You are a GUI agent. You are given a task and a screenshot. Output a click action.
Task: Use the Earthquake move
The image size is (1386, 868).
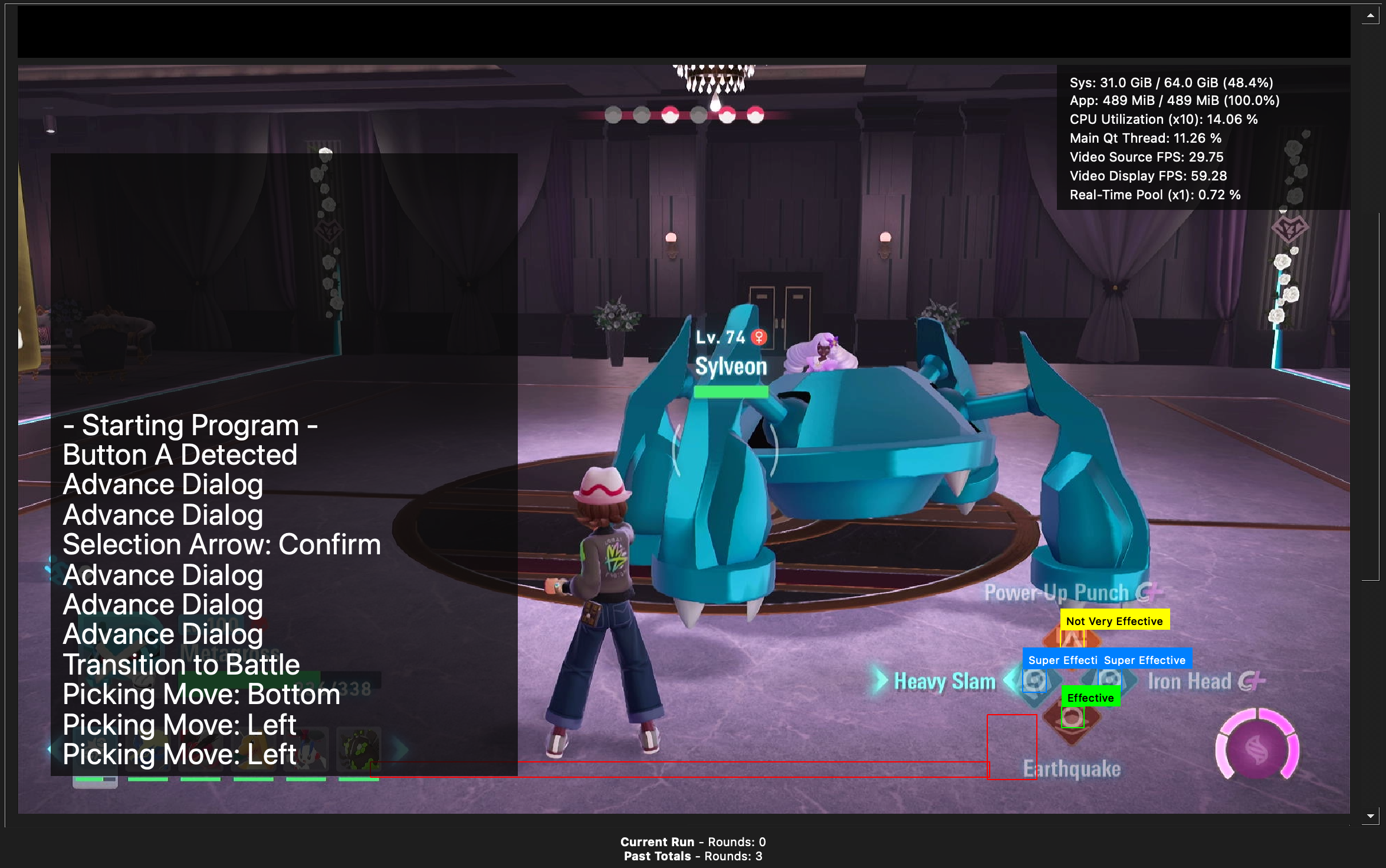pyautogui.click(x=1072, y=769)
